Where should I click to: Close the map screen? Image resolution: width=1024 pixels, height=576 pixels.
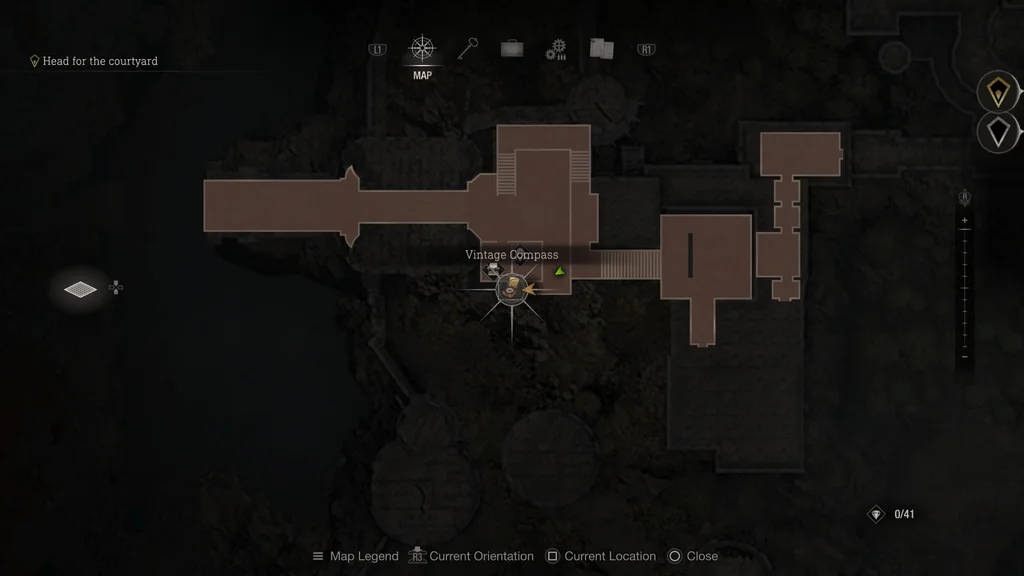tap(693, 556)
